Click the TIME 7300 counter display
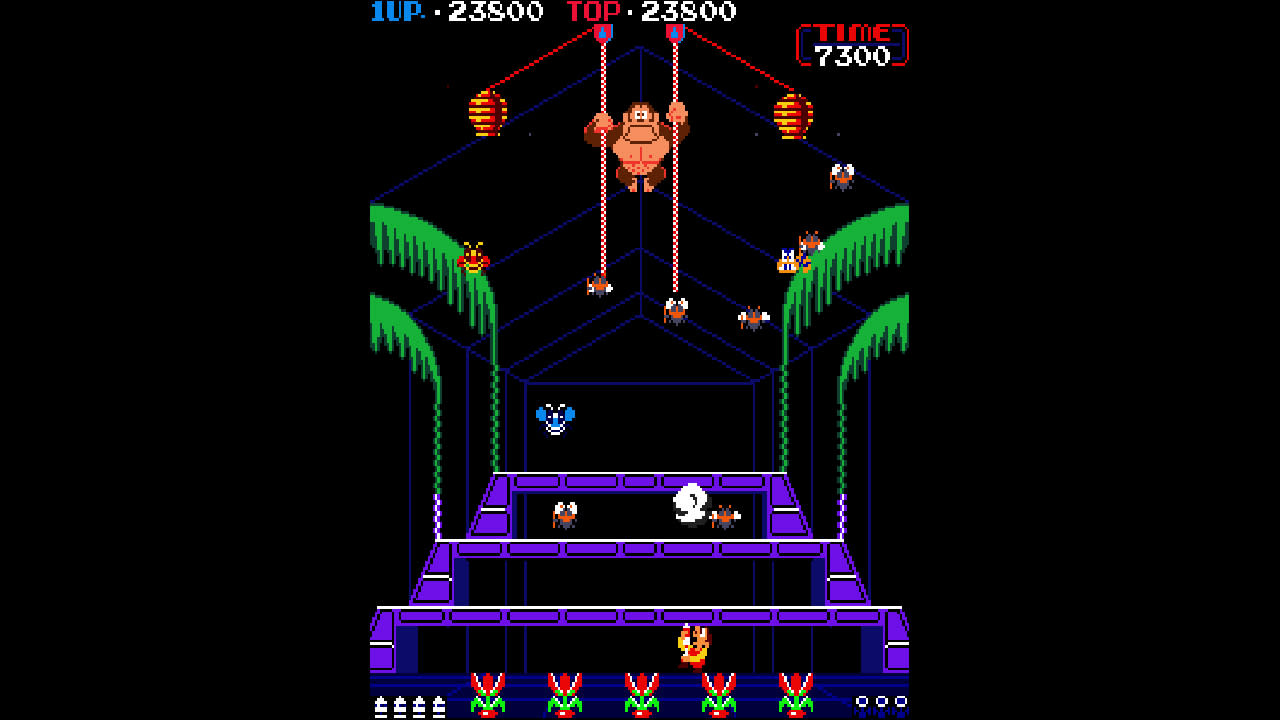Image resolution: width=1280 pixels, height=720 pixels. (853, 42)
